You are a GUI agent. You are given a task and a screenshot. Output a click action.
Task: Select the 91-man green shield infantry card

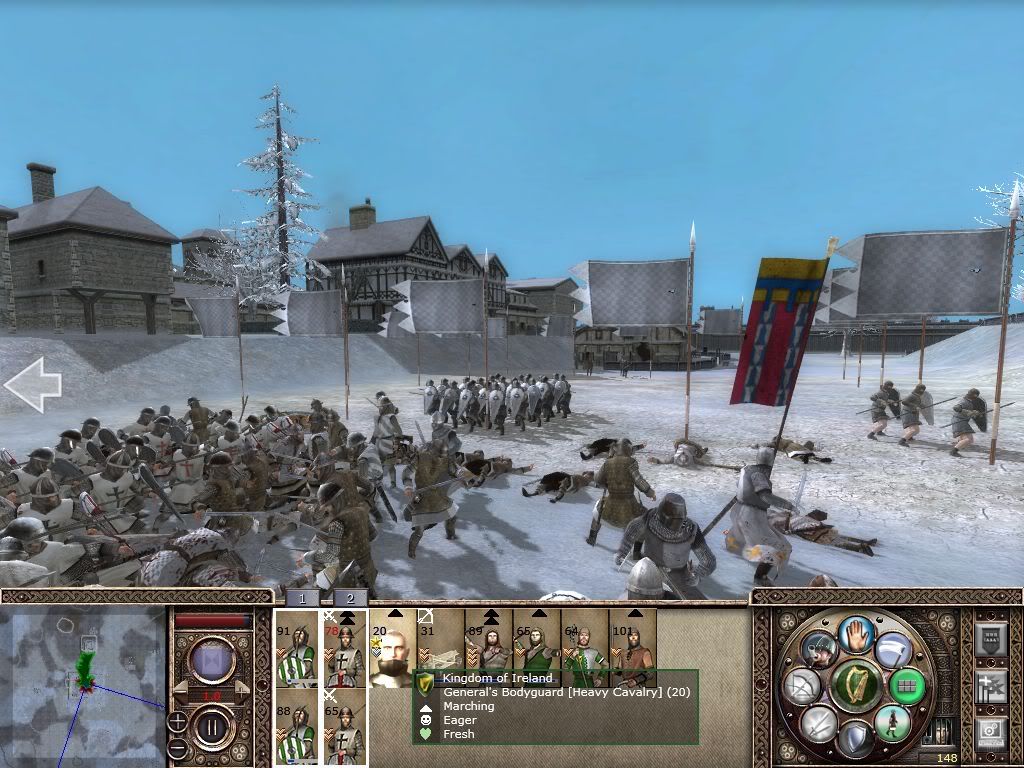(297, 648)
